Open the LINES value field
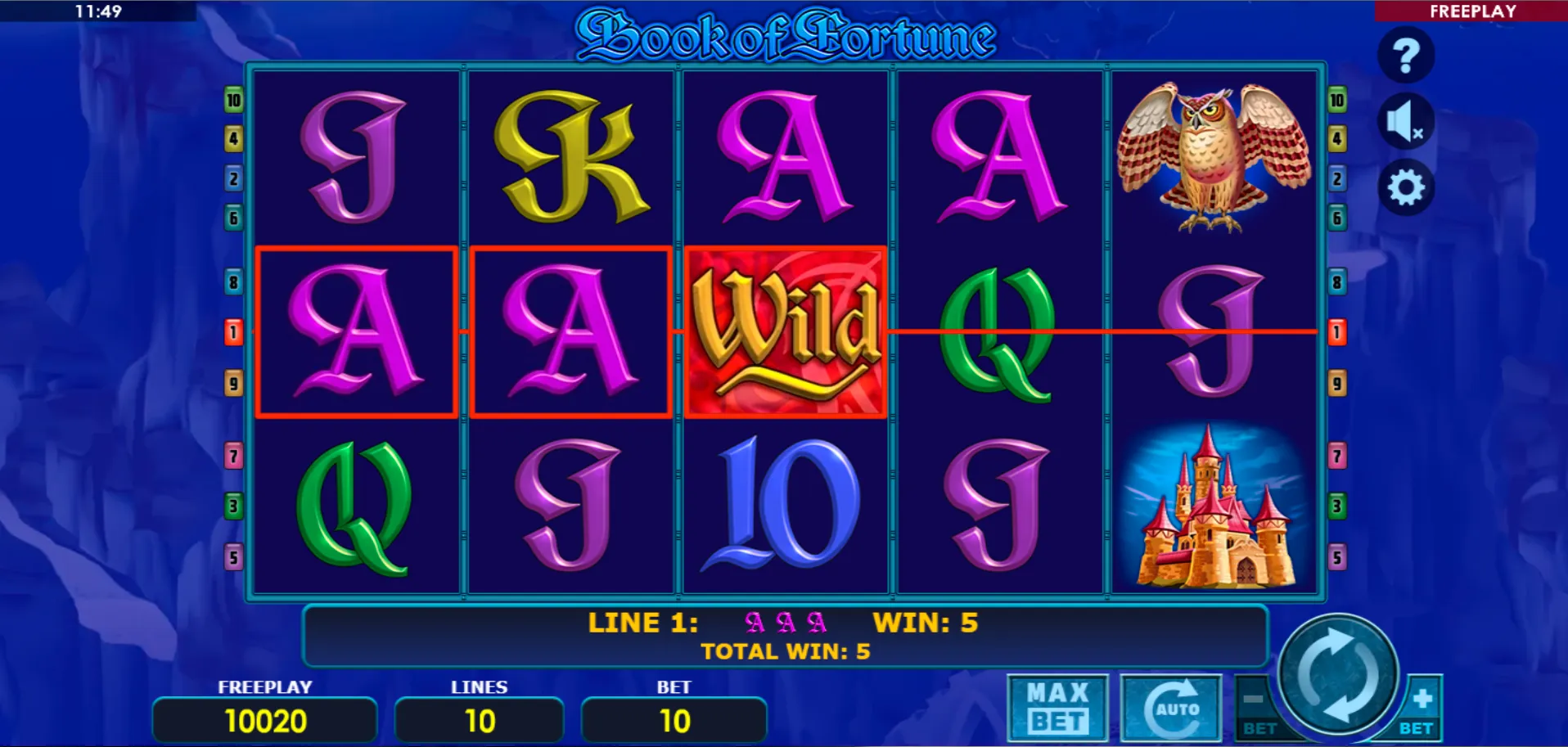The height and width of the screenshot is (747, 1568). click(x=479, y=720)
